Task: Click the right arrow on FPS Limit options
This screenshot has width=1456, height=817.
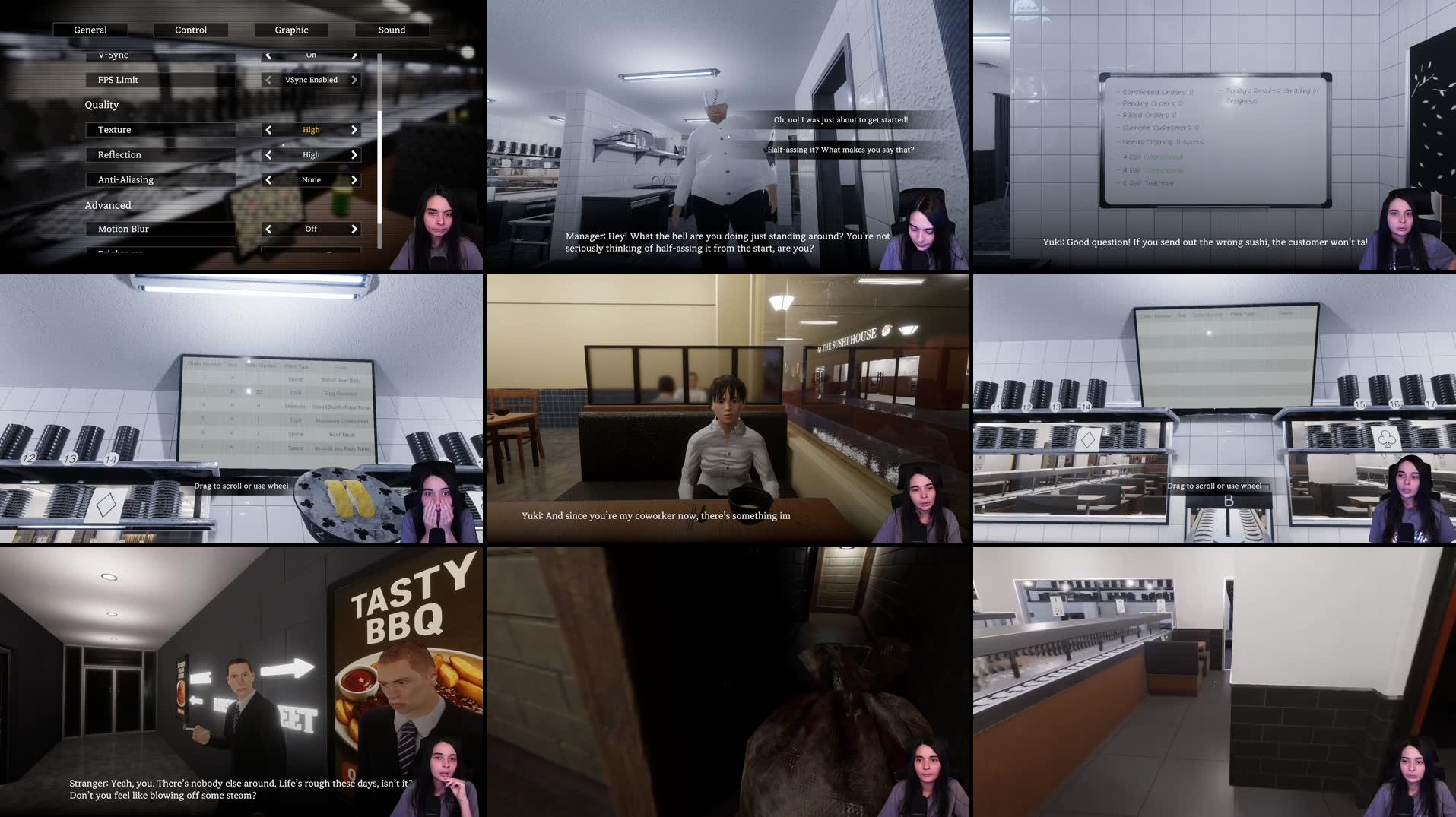Action: coord(354,79)
